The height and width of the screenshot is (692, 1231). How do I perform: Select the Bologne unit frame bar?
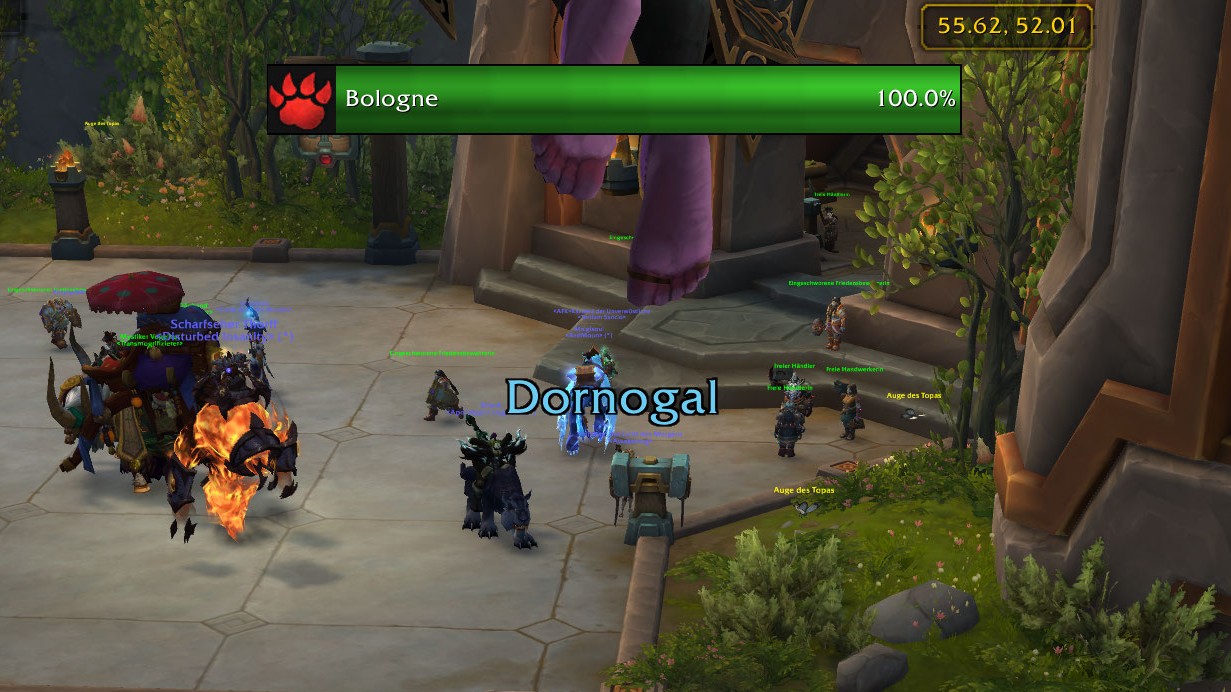point(647,100)
